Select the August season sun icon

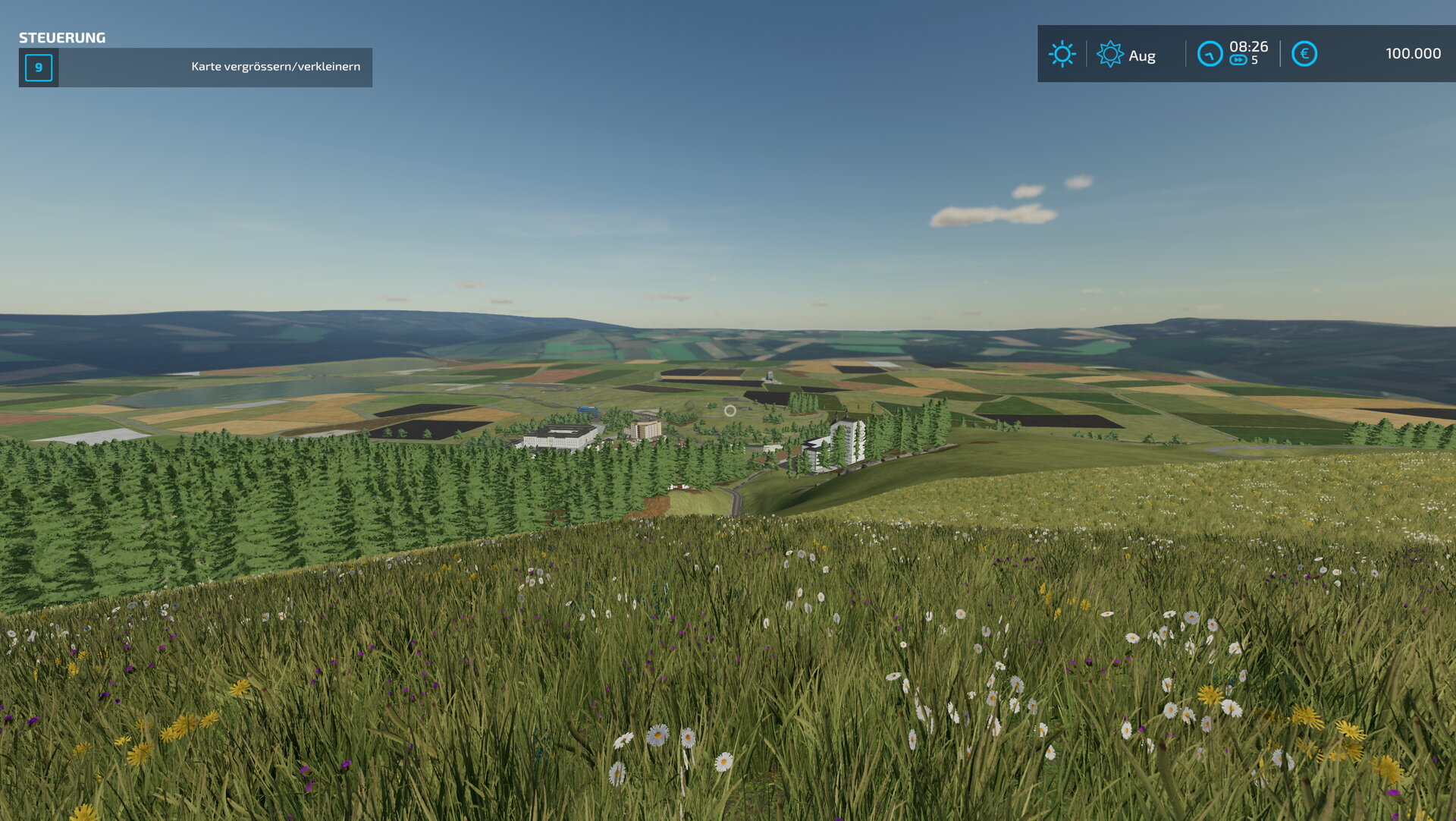click(x=1109, y=54)
